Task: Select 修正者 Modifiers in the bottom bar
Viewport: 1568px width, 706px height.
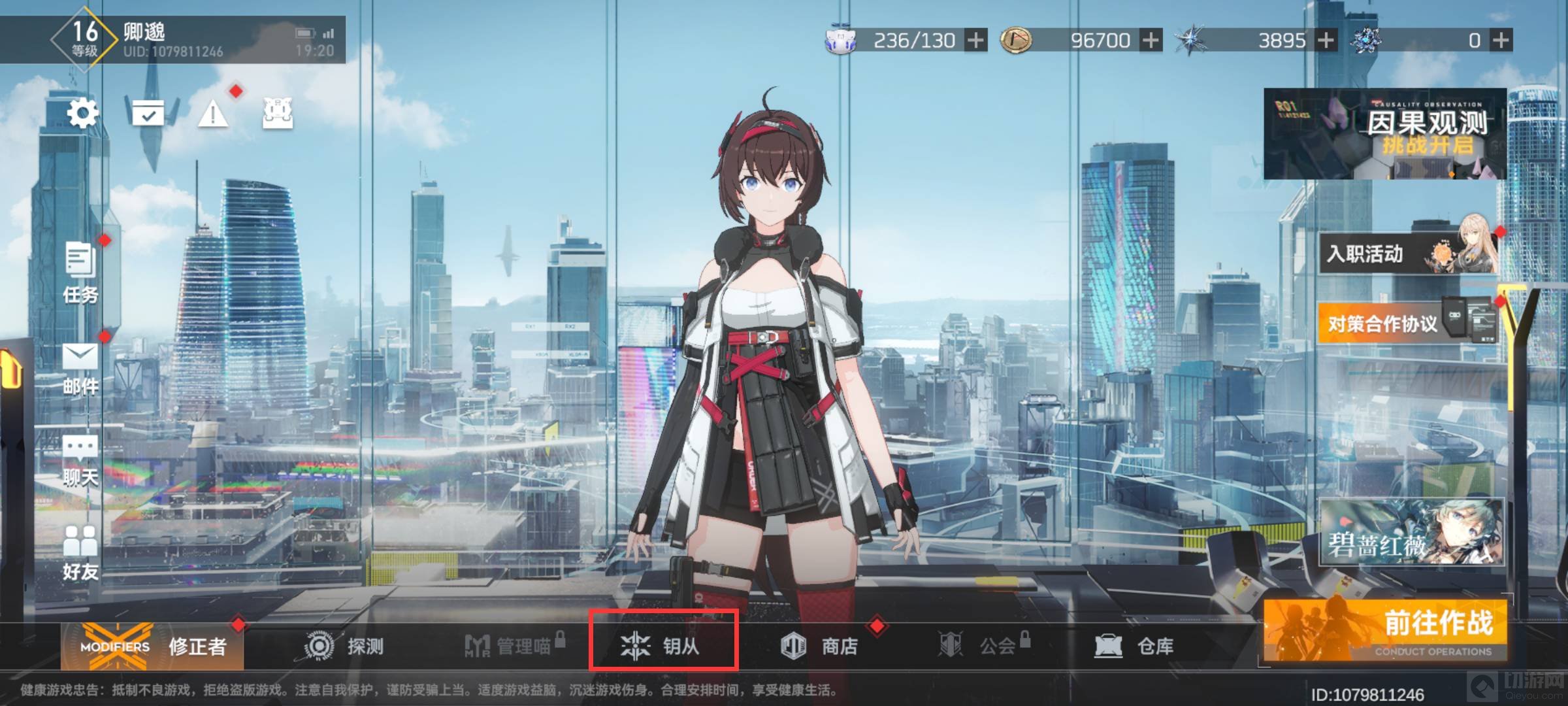Action: (x=153, y=647)
